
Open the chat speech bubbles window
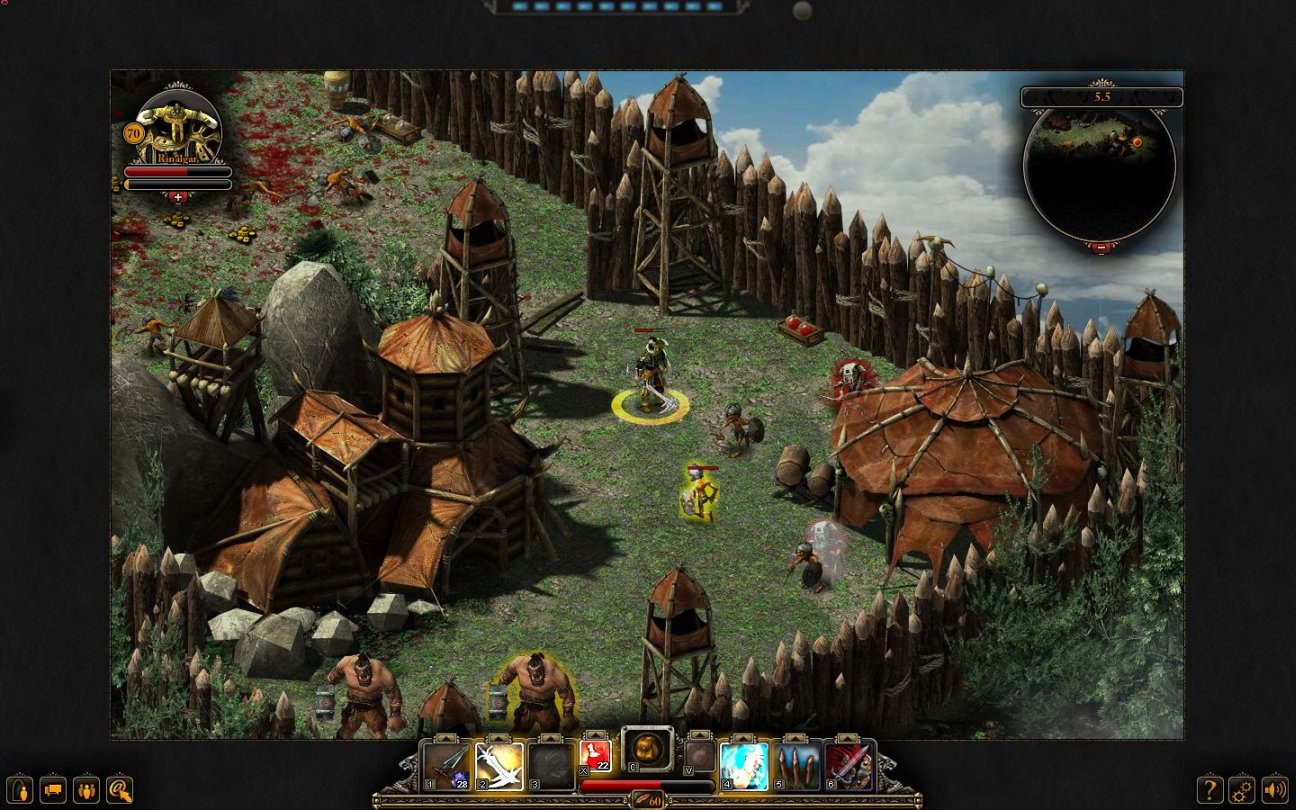click(x=54, y=788)
